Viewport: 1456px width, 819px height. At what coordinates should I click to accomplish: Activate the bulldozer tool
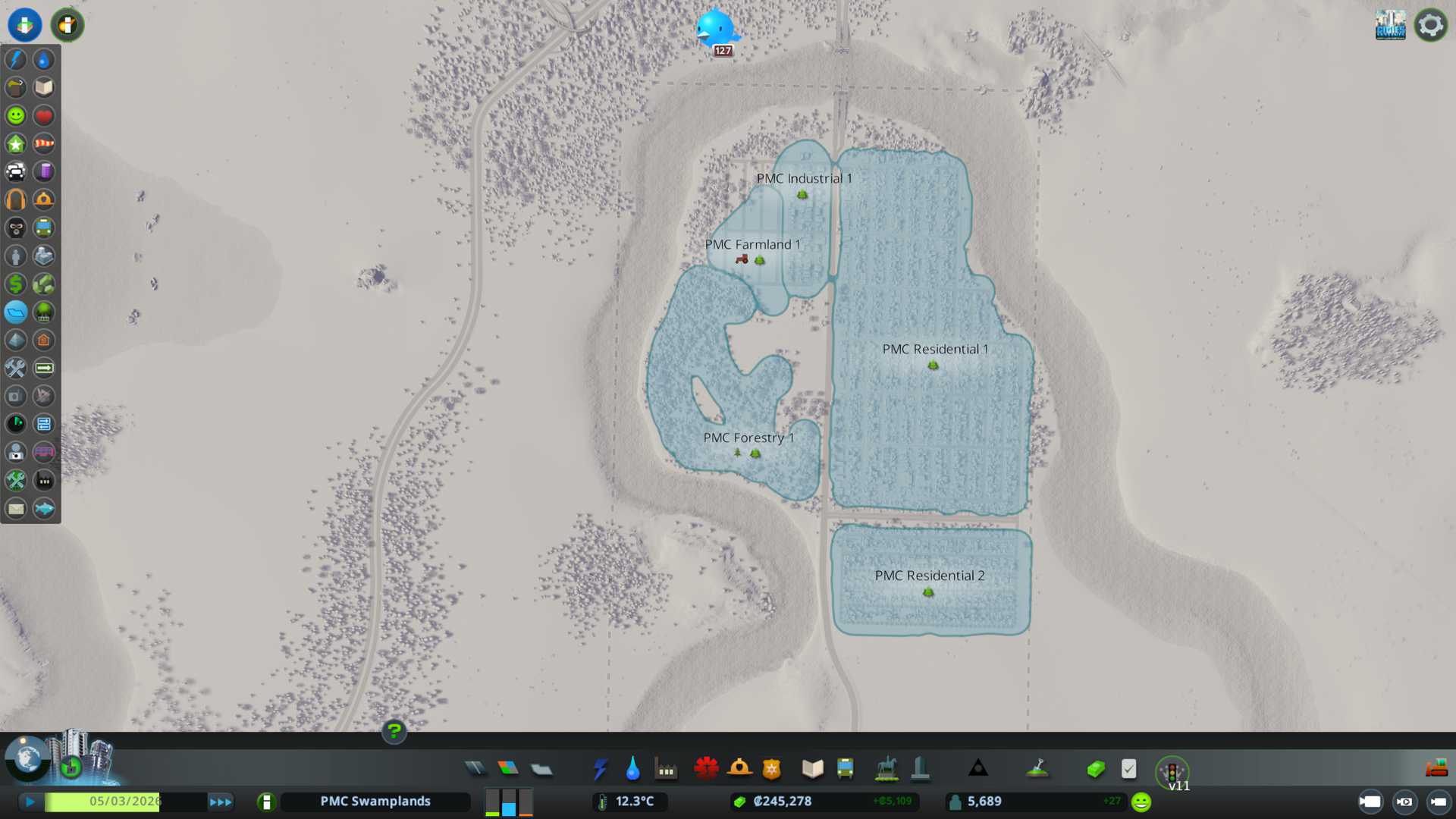(x=1436, y=769)
